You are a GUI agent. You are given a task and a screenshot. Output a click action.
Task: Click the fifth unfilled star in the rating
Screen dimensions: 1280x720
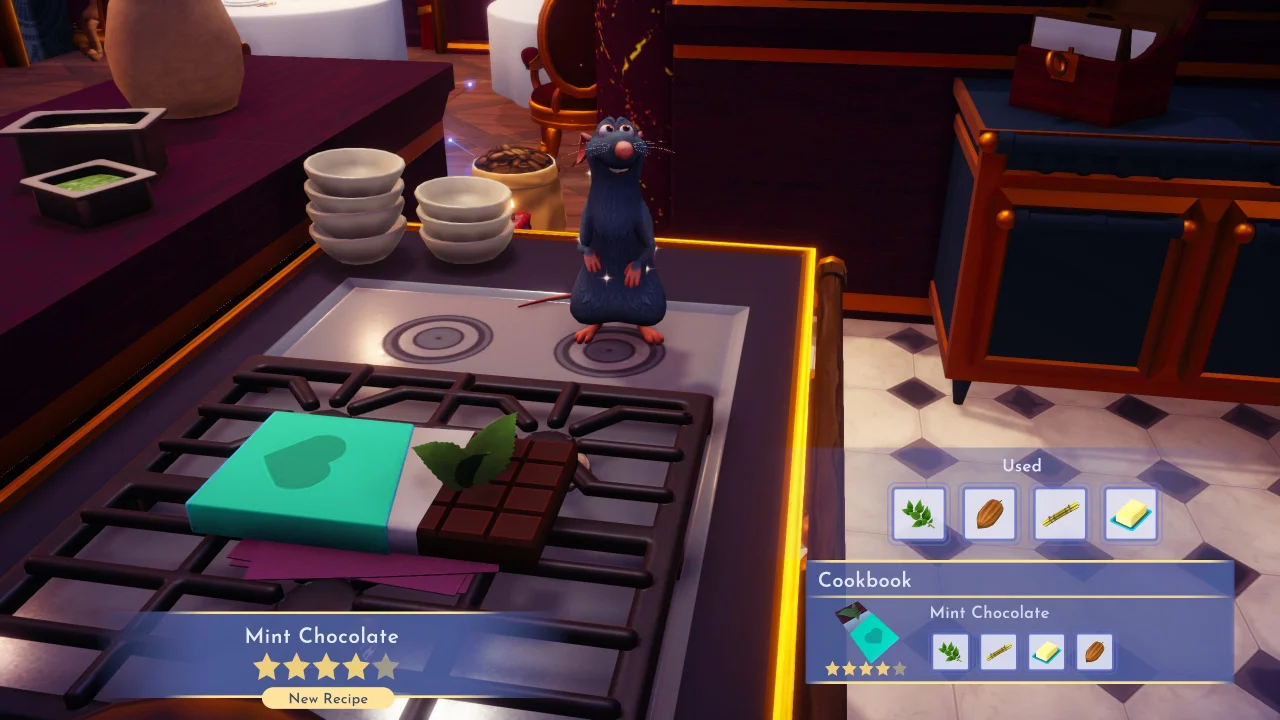point(386,665)
